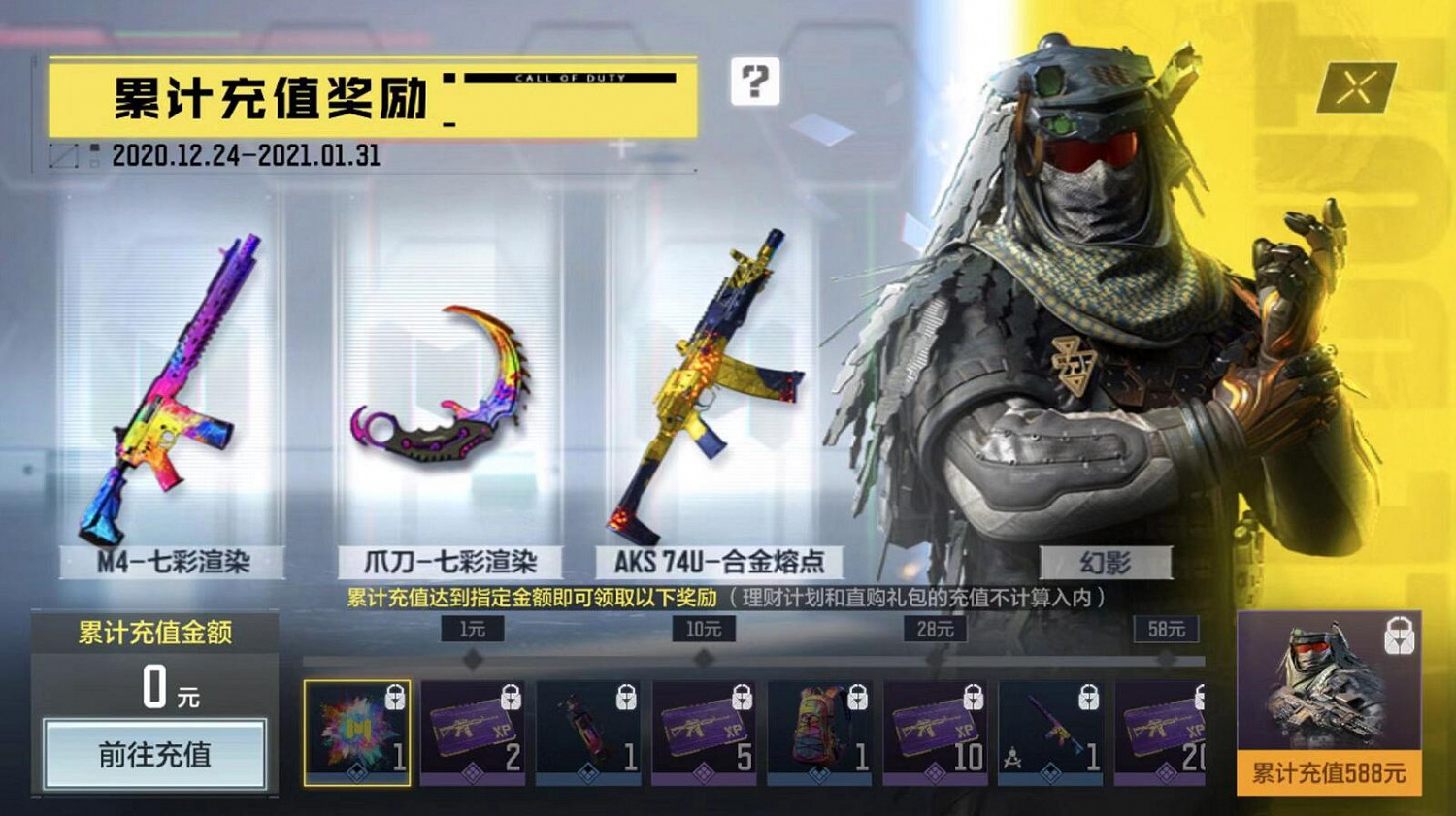
Task: Open the colorful paint splash reward tile
Action: point(359,734)
